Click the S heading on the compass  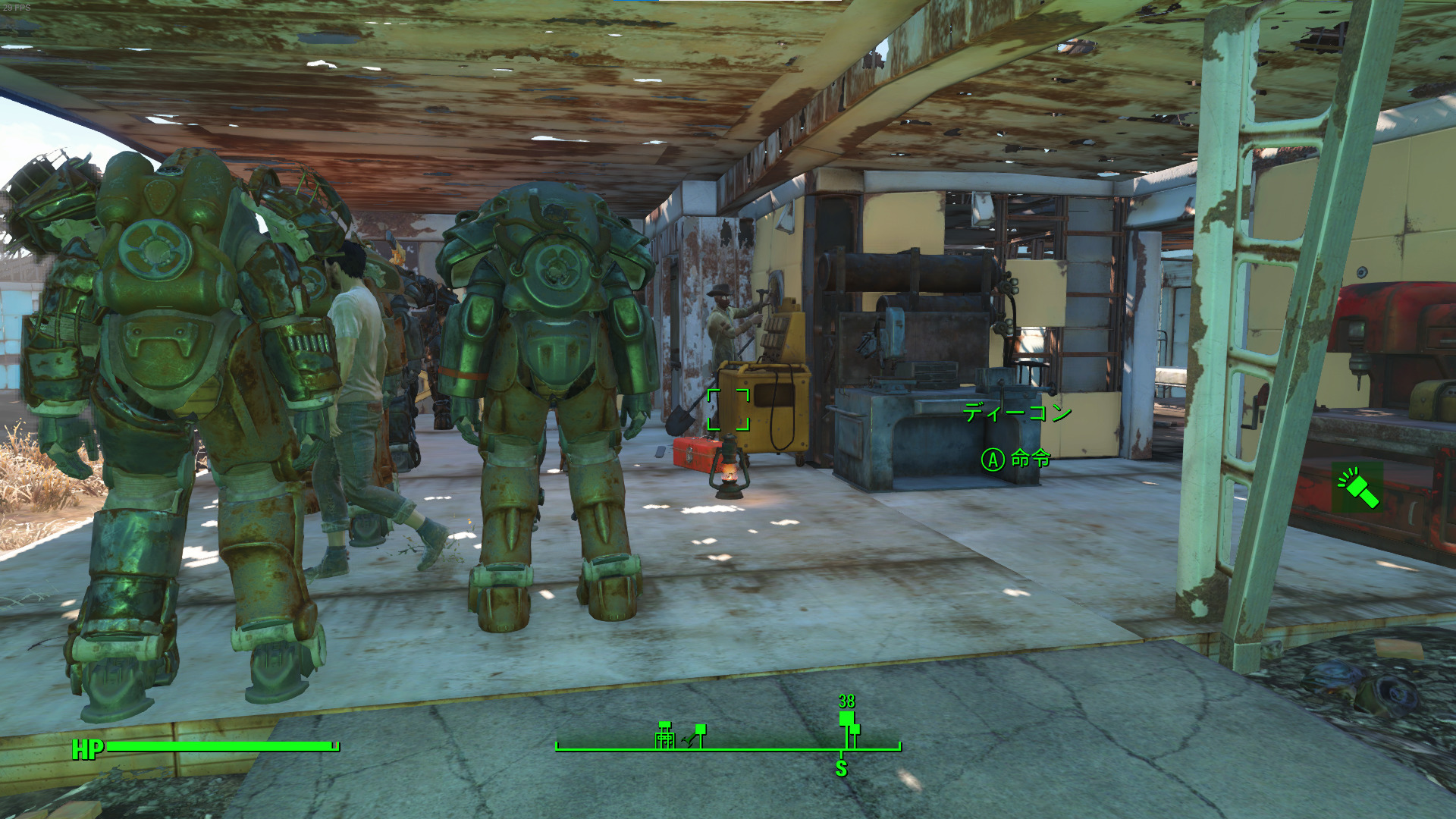841,769
